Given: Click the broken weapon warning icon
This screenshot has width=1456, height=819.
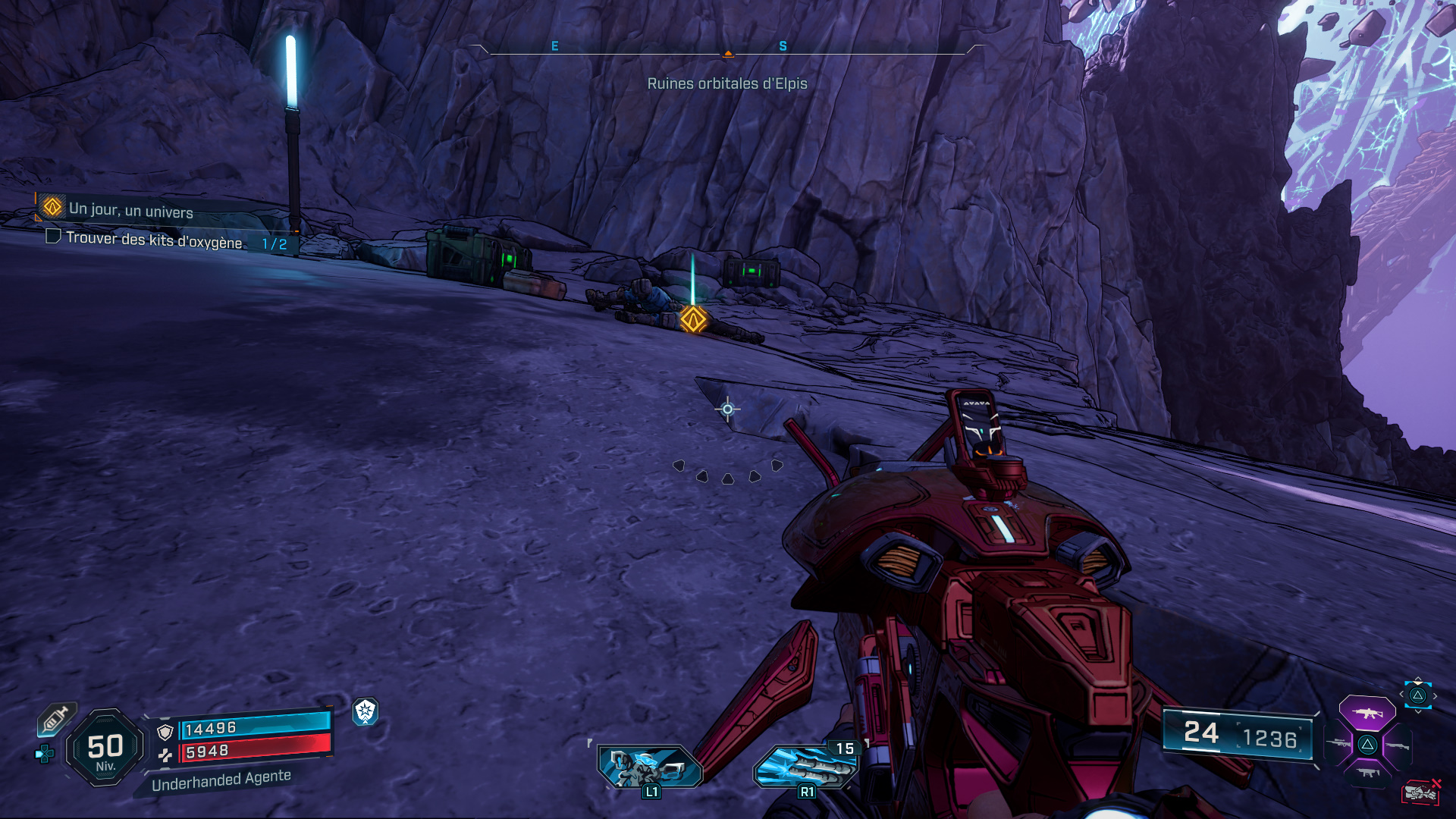Looking at the screenshot, I should pyautogui.click(x=1420, y=792).
